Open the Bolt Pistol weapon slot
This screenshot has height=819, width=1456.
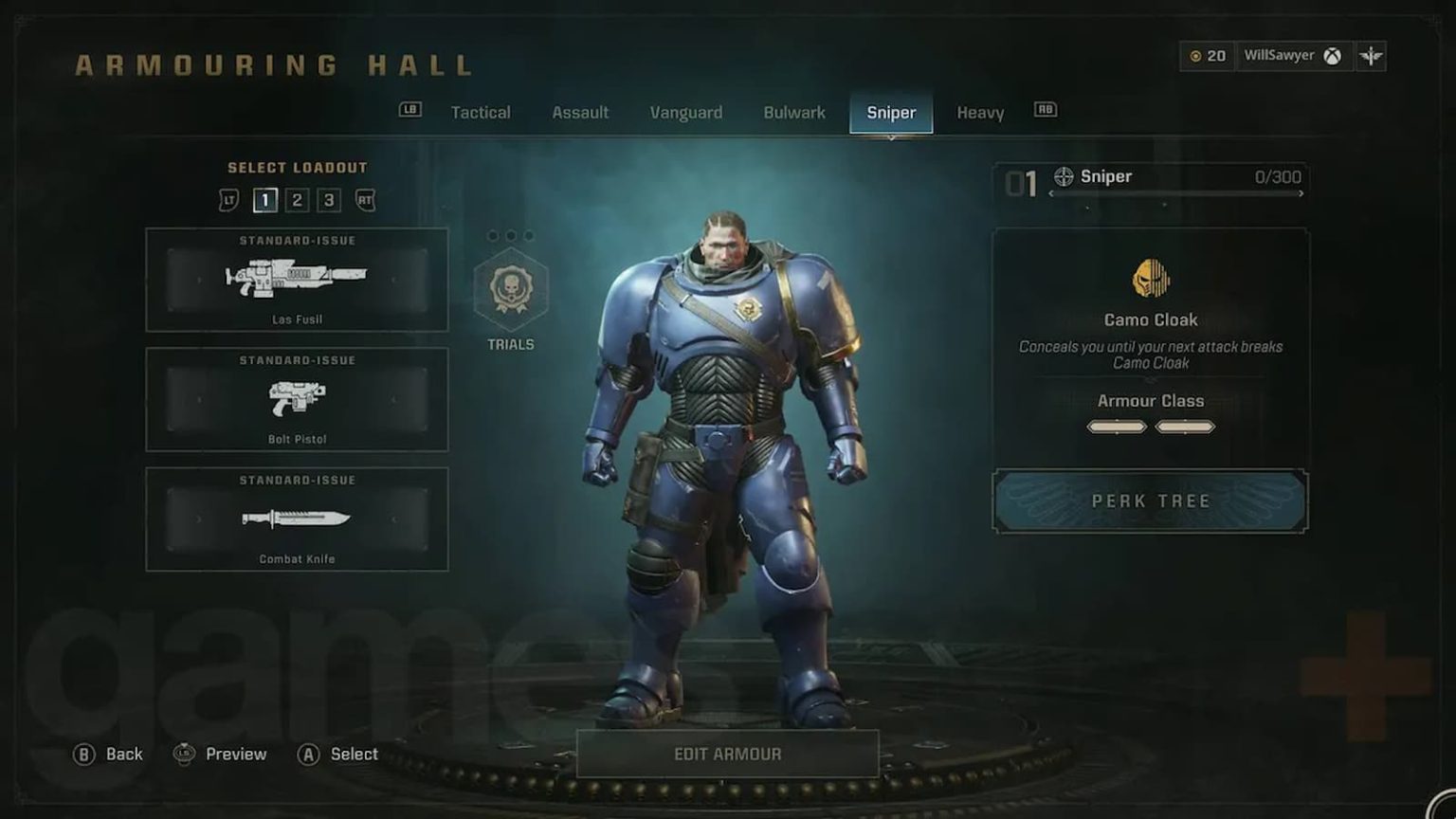tap(297, 399)
